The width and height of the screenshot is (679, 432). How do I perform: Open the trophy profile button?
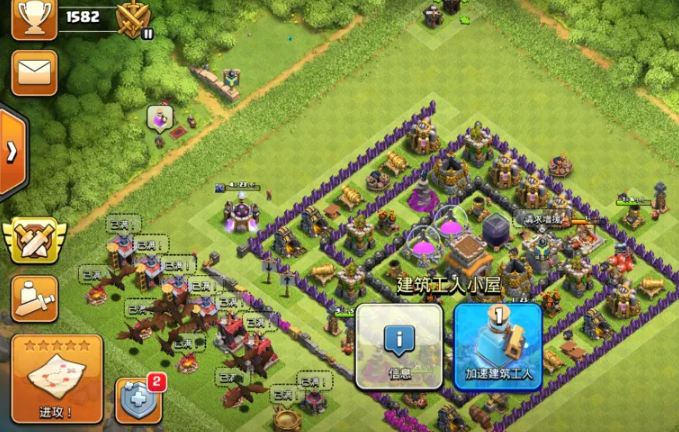(x=34, y=19)
